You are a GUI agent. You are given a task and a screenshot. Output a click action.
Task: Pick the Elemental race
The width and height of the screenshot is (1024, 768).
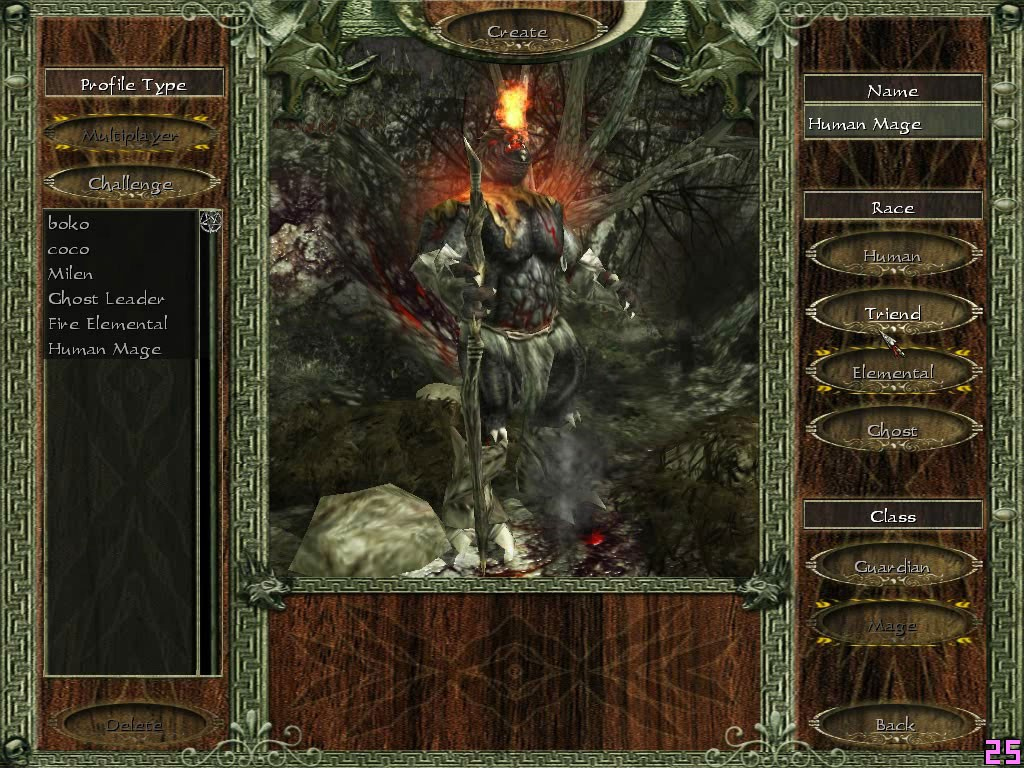[x=892, y=373]
